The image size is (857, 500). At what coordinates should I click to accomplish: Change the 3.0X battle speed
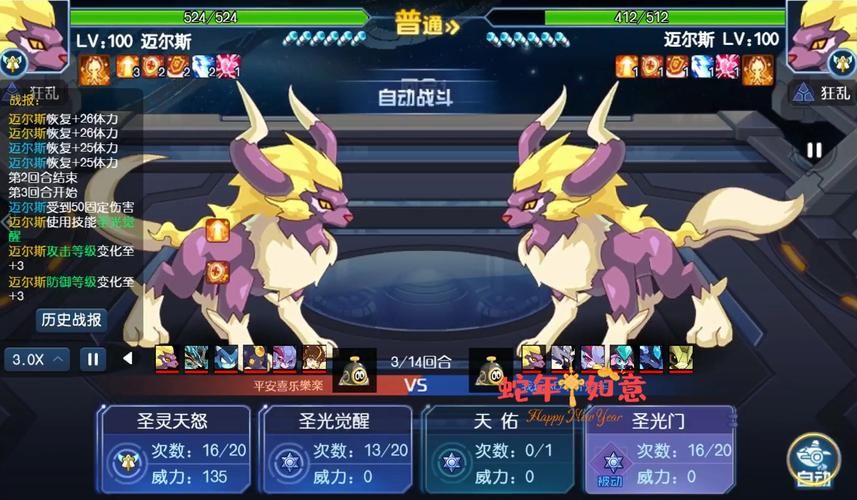coord(37,358)
